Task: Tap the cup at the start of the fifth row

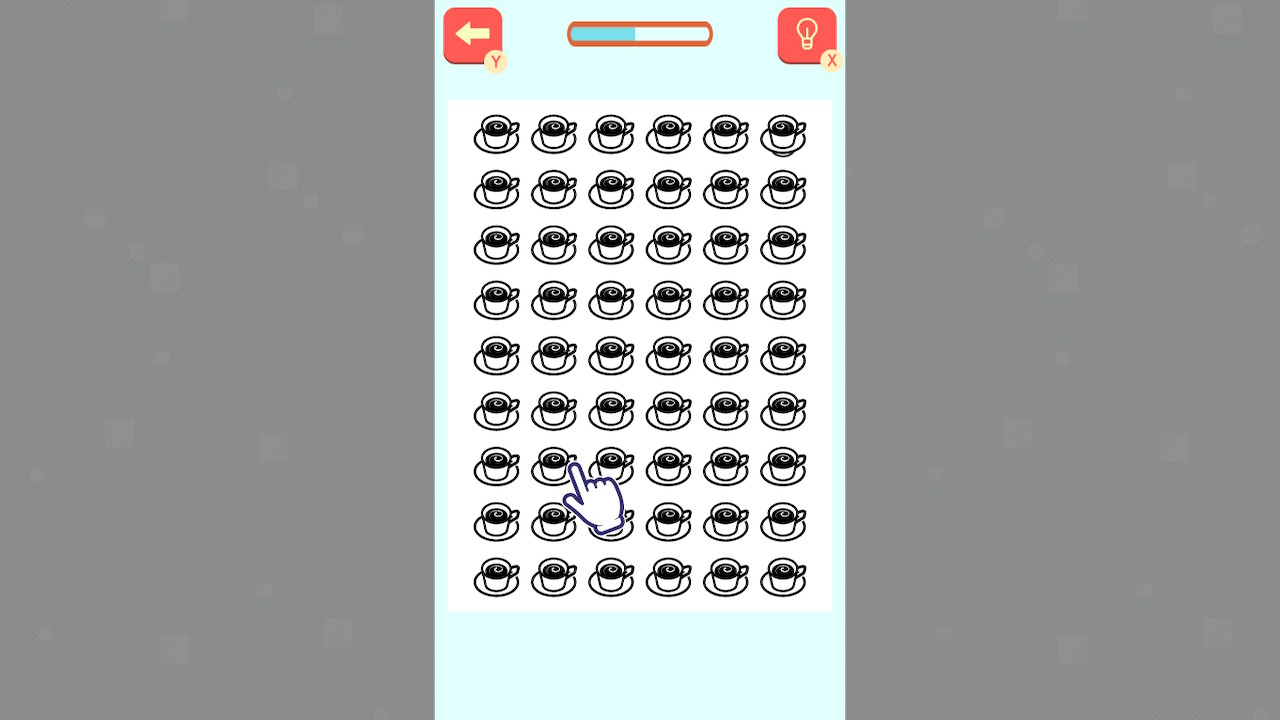Action: tap(496, 356)
